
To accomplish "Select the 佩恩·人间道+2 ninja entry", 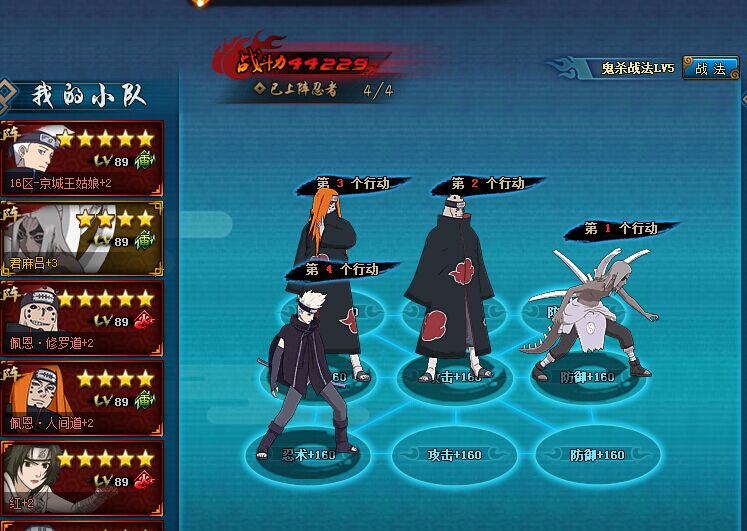I will point(82,399).
